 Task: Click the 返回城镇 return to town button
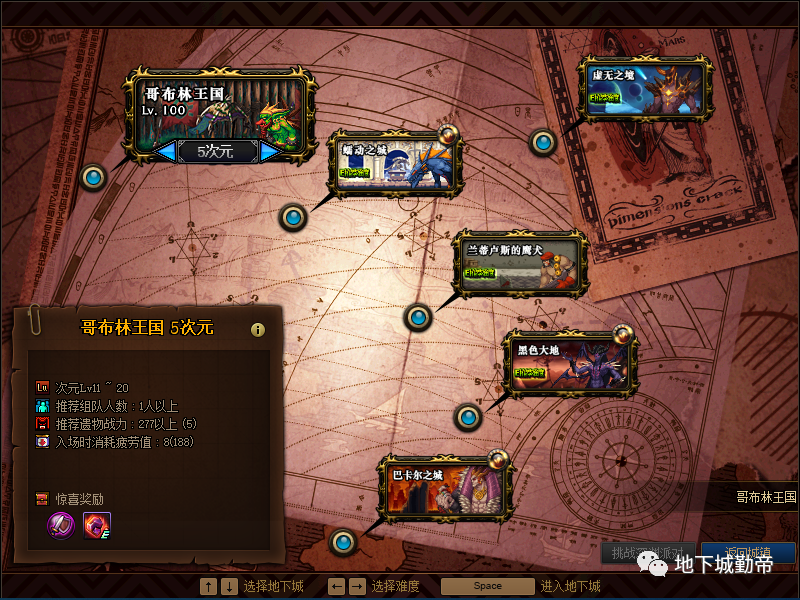pos(747,552)
